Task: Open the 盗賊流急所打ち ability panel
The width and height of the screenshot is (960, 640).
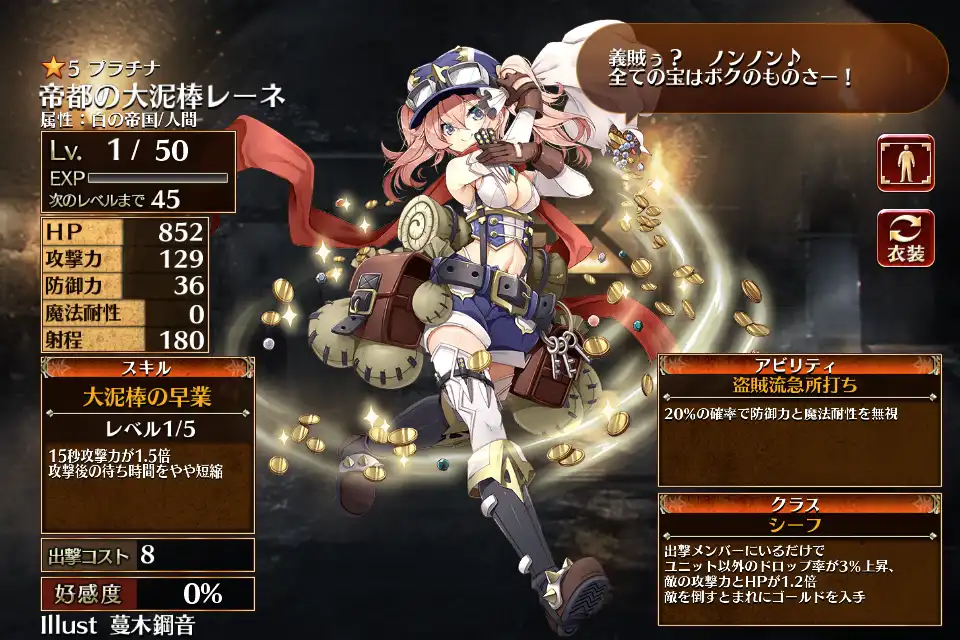Action: 797,383
